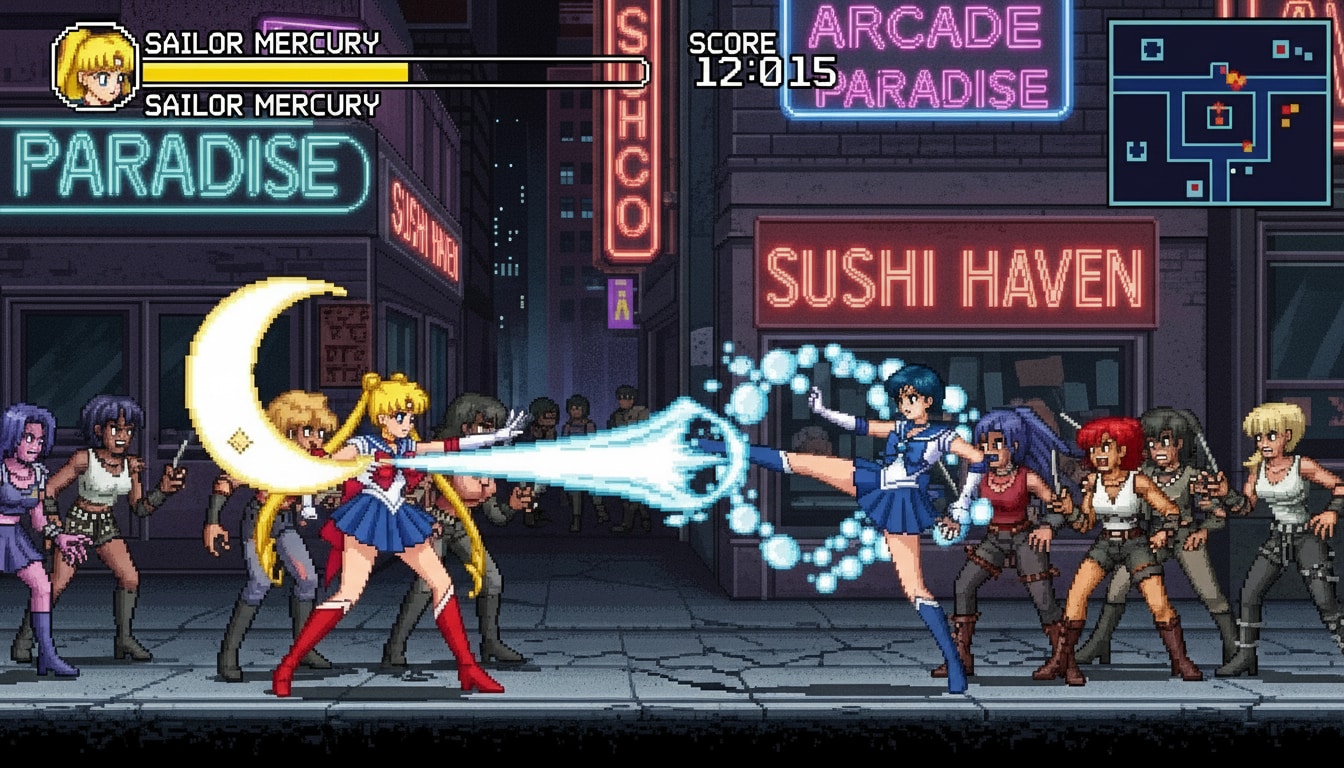Open the city minimap
1344x768 pixels.
click(1218, 112)
